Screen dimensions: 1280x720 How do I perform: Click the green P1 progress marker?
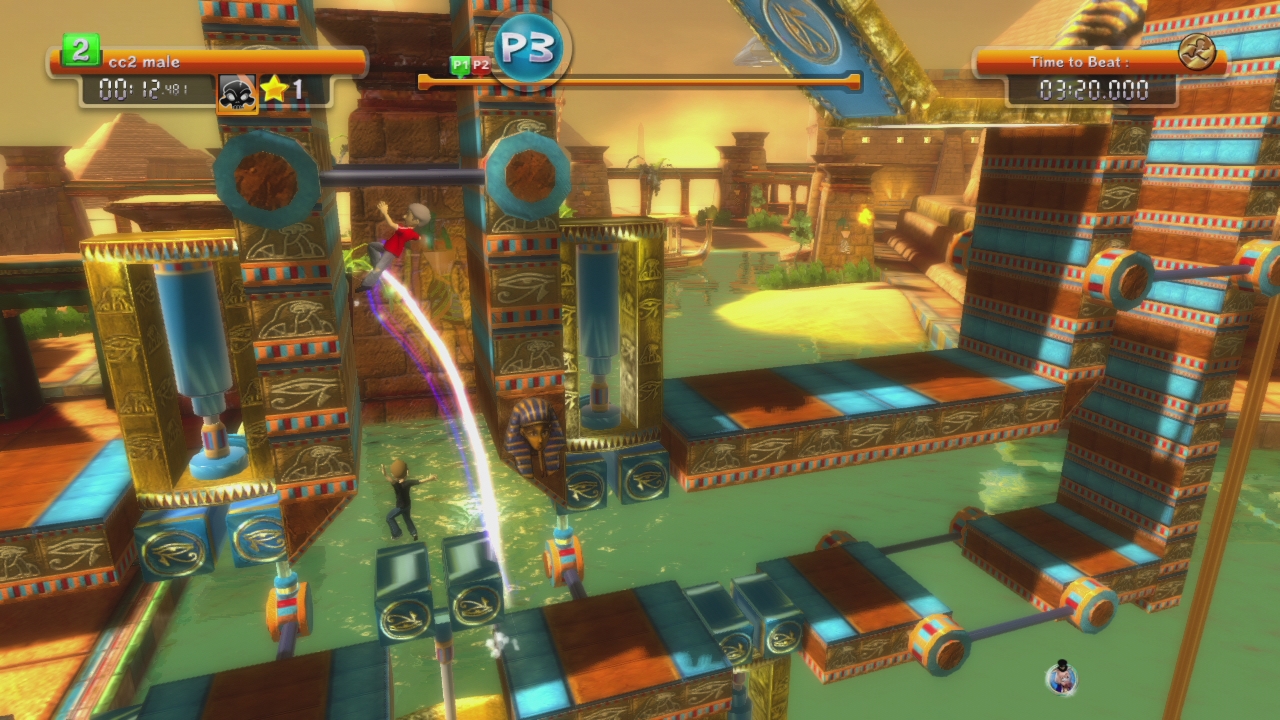pos(460,66)
